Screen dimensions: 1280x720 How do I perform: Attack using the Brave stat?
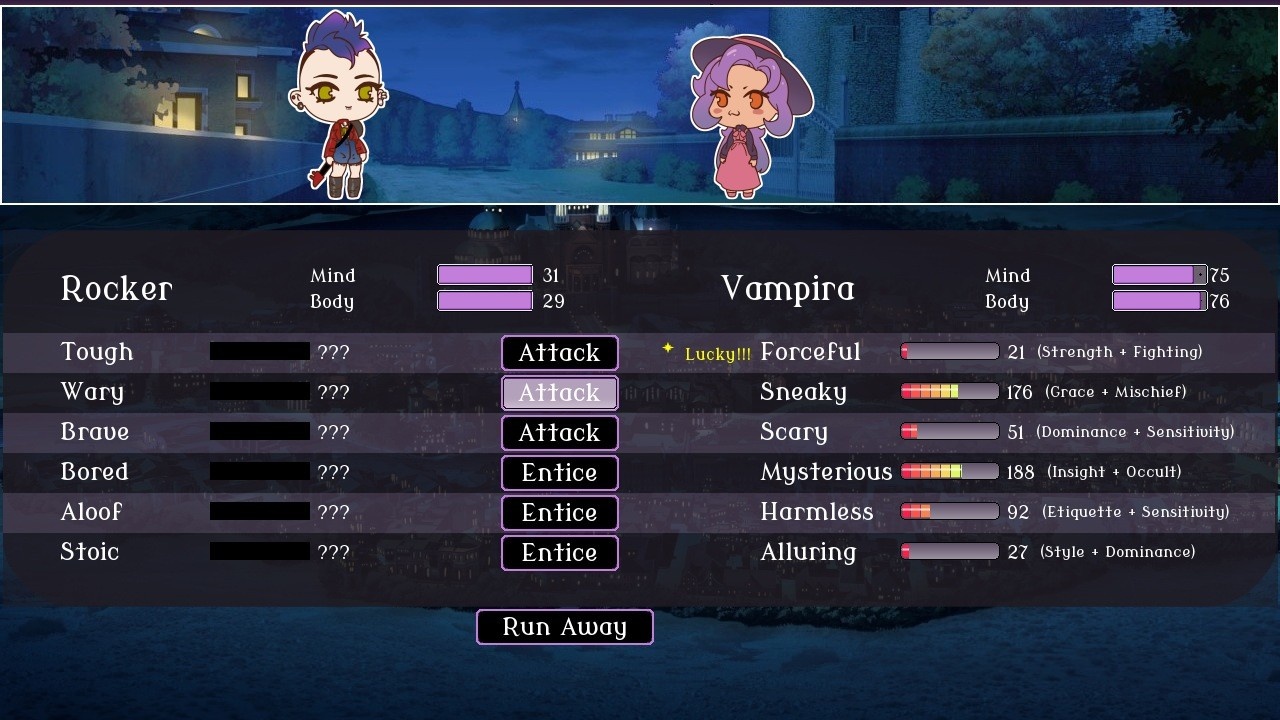(x=559, y=432)
